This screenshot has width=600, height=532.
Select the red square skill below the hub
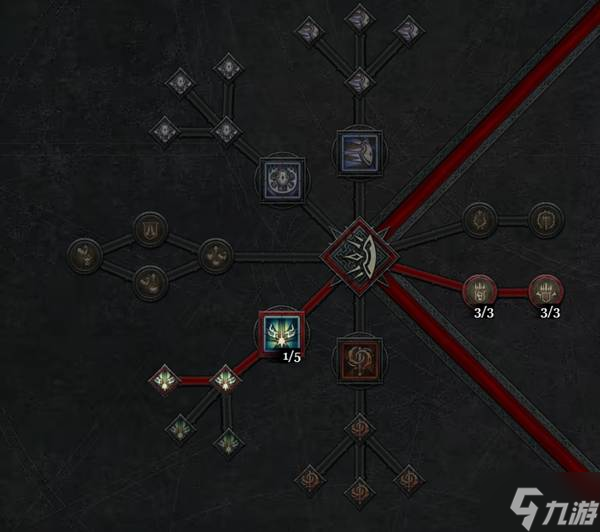pyautogui.click(x=357, y=356)
